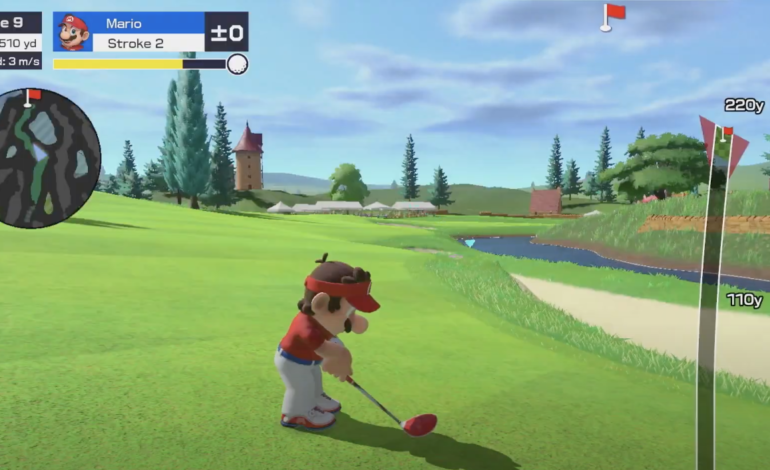The width and height of the screenshot is (770, 470).
Task: Select the 220y shot distance marker
Action: (744, 105)
